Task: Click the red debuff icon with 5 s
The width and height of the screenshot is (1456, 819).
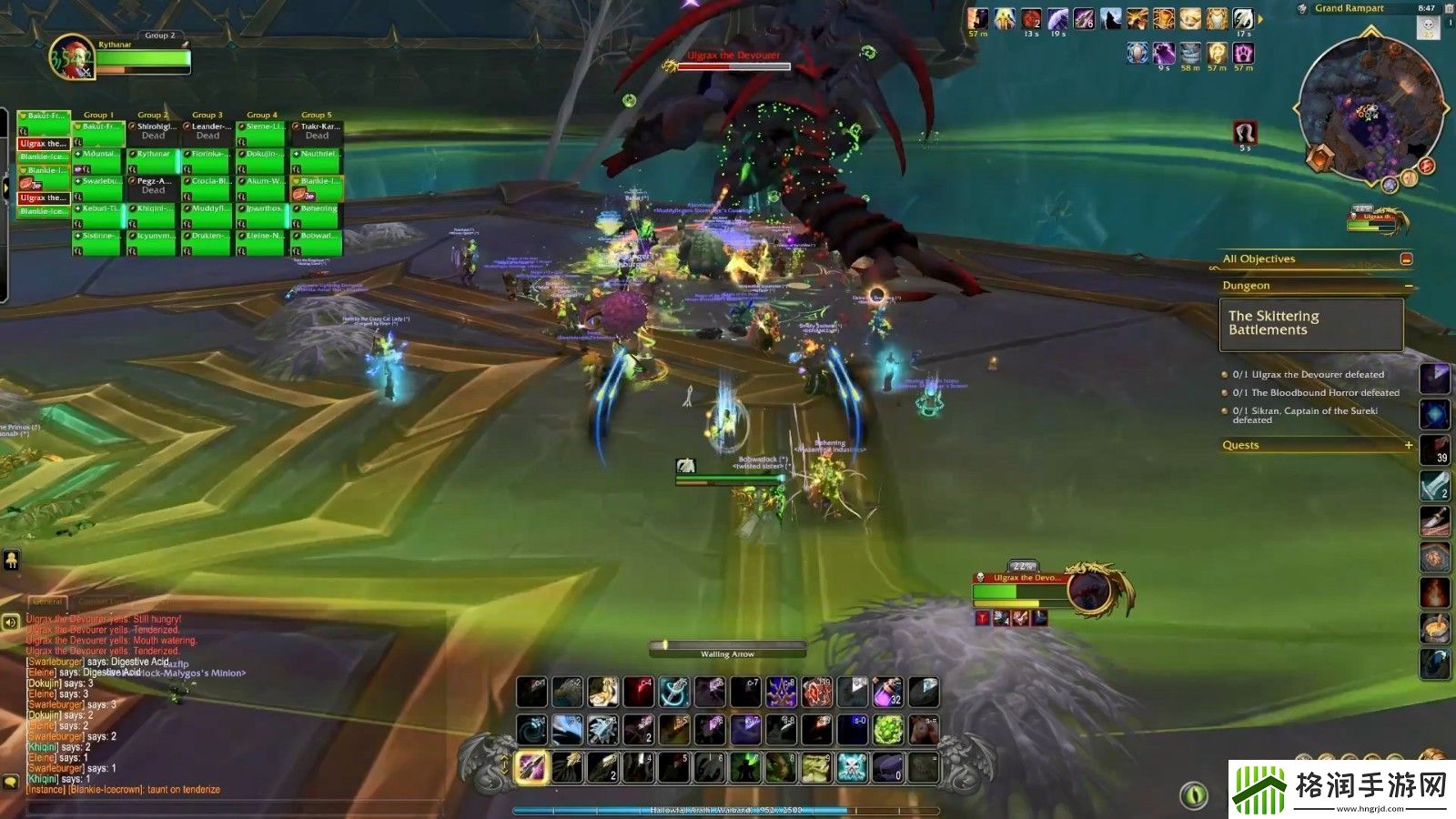Action: pyautogui.click(x=1245, y=133)
